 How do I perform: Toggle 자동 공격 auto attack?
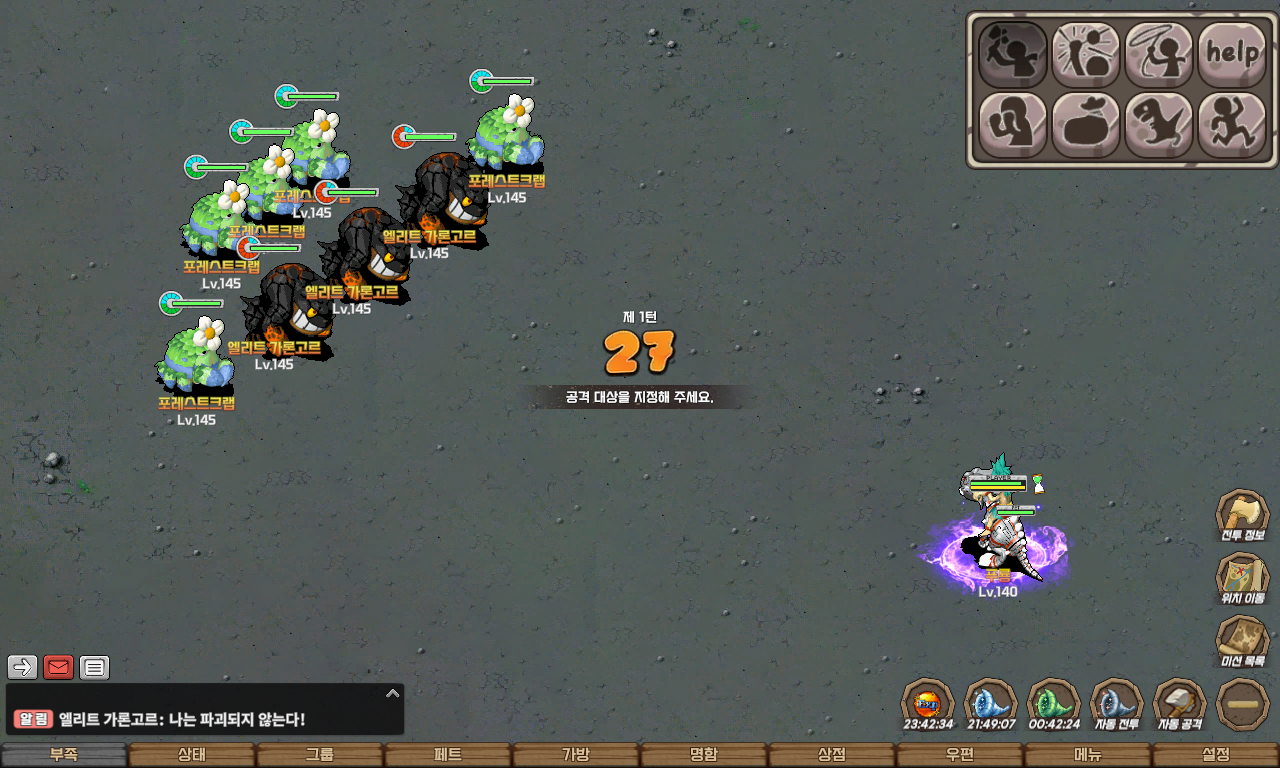(1180, 705)
